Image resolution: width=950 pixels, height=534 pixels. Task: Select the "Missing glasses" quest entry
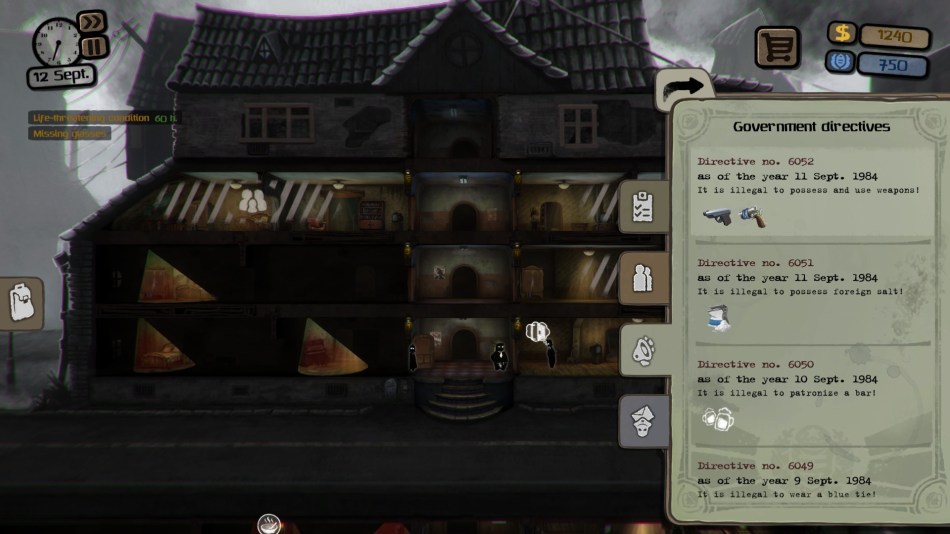tap(69, 133)
